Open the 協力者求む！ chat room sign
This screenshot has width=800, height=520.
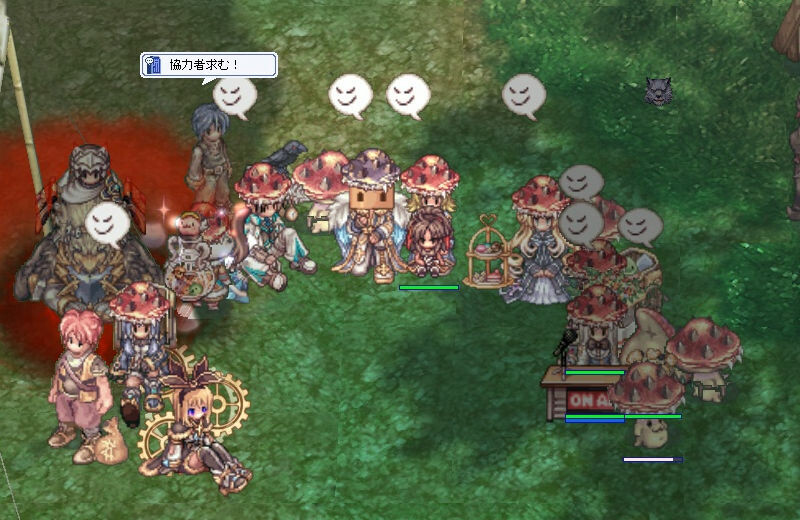[208, 66]
